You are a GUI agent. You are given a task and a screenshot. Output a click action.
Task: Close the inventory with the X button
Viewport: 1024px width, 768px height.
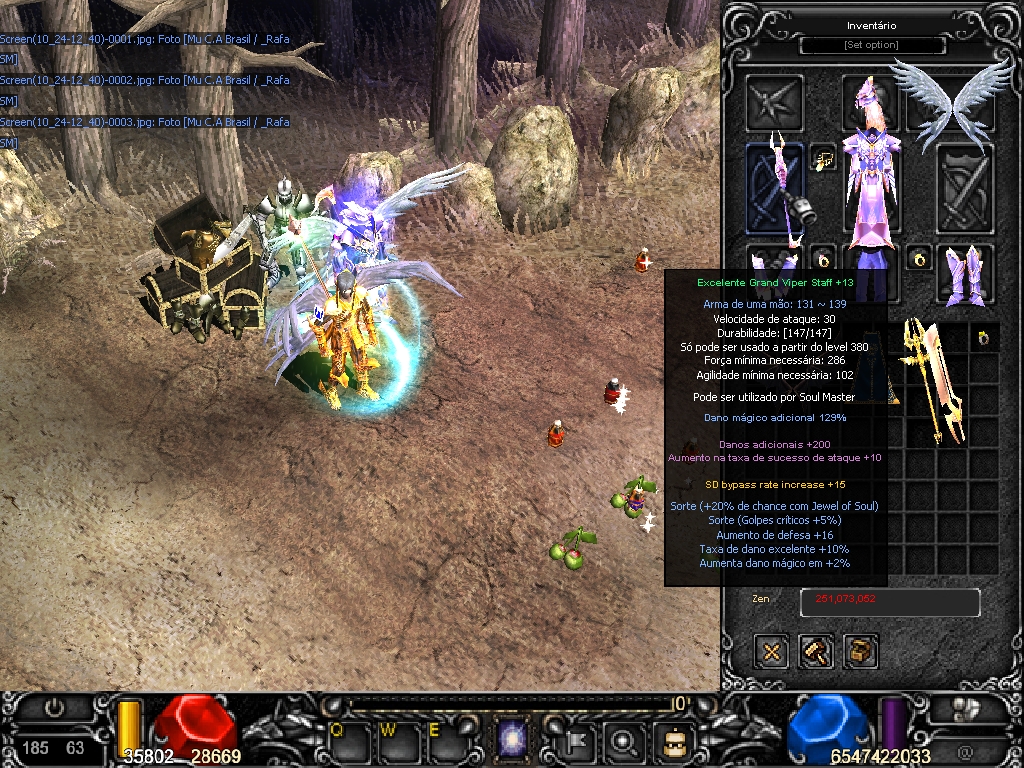tap(771, 652)
